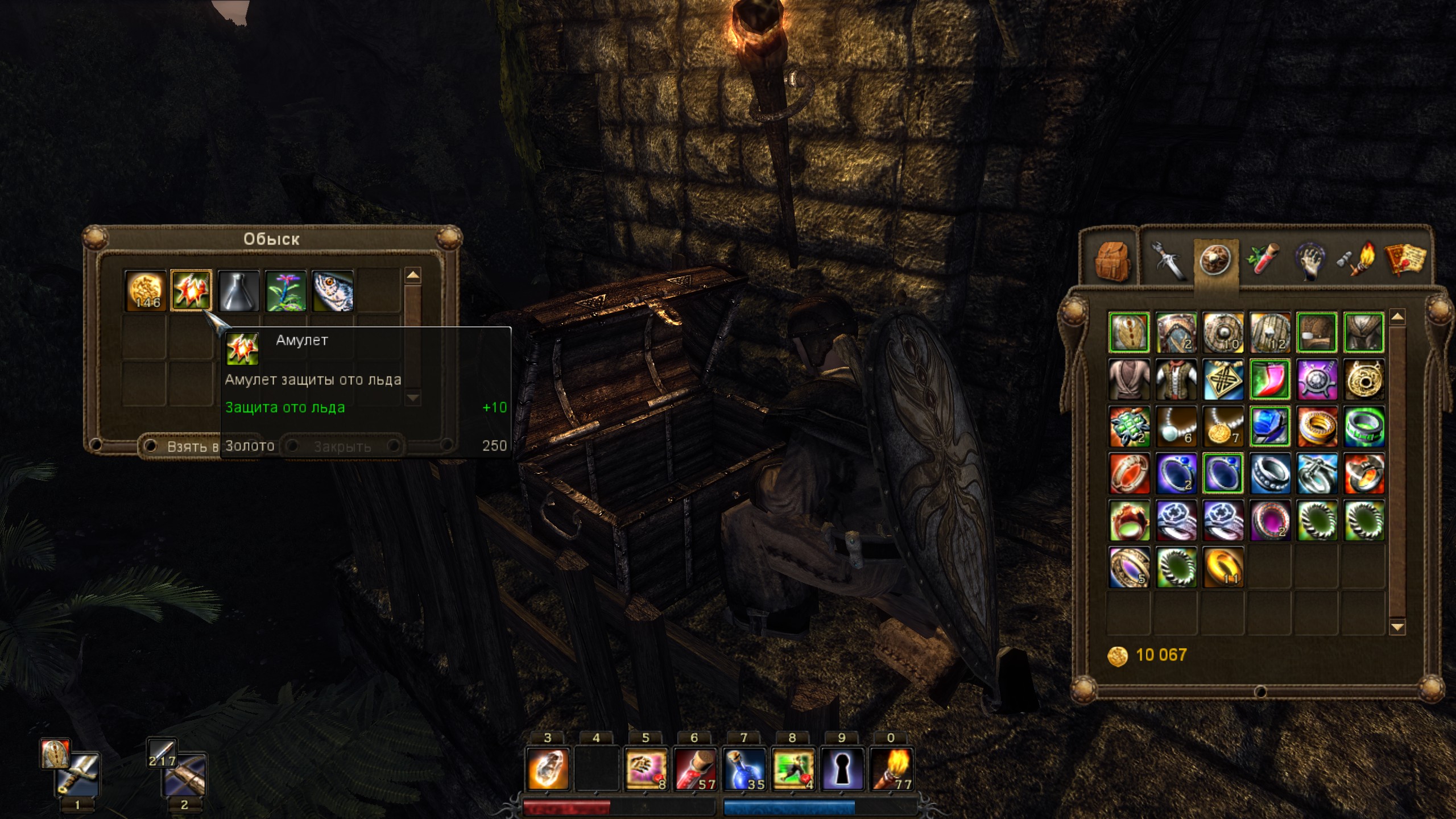Open the magic hand tab
This screenshot has width=1456, height=819.
[x=1310, y=260]
